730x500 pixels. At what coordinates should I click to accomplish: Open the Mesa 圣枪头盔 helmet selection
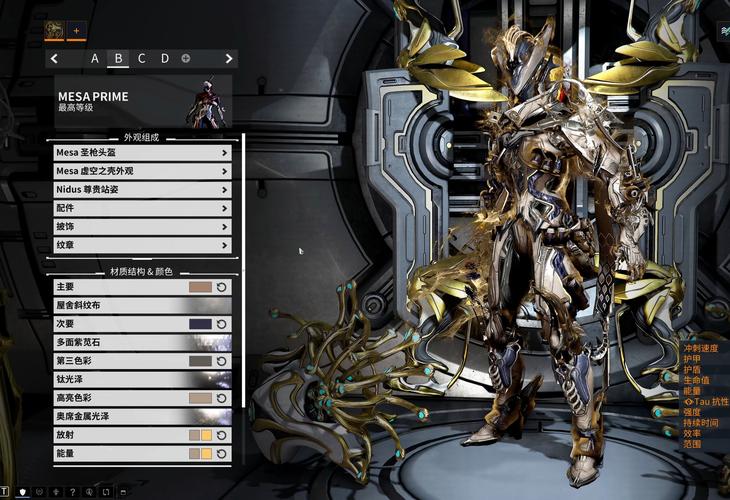143,153
